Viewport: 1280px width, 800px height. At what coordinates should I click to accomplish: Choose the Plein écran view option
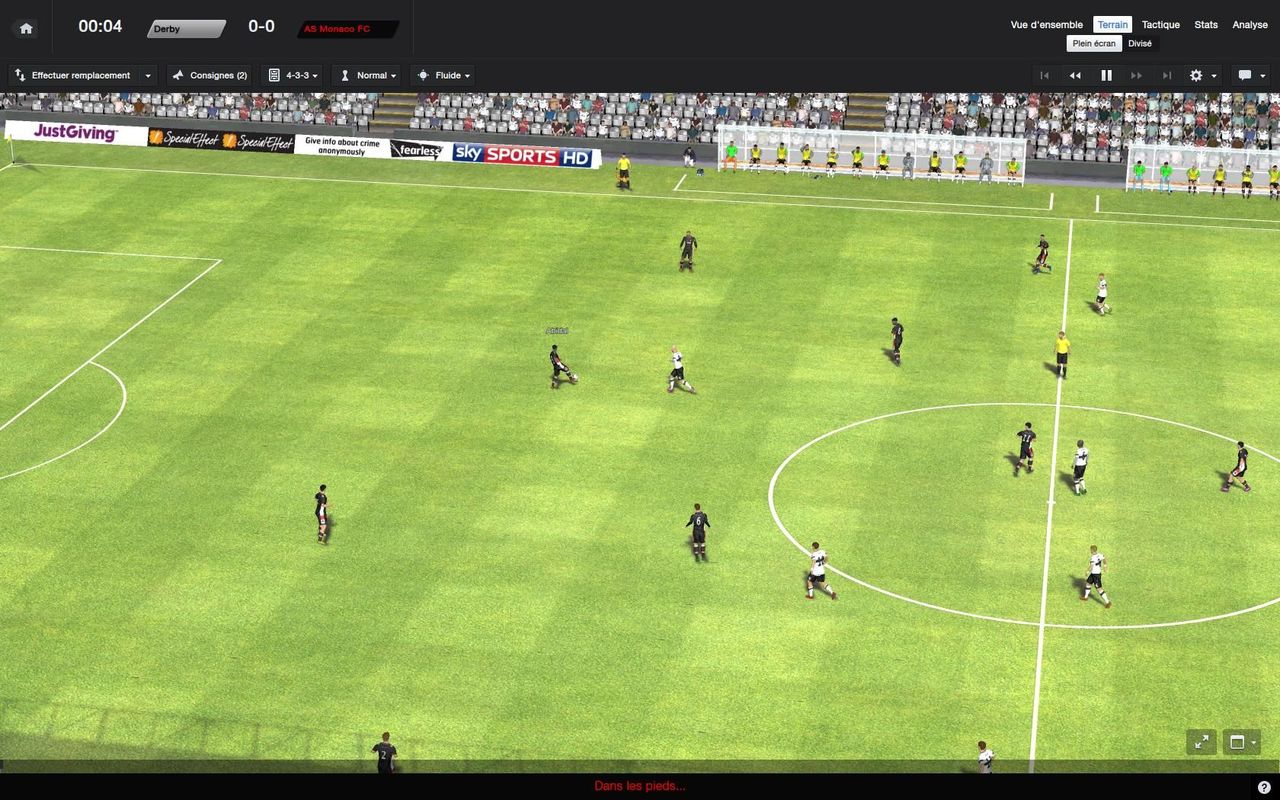(1094, 43)
